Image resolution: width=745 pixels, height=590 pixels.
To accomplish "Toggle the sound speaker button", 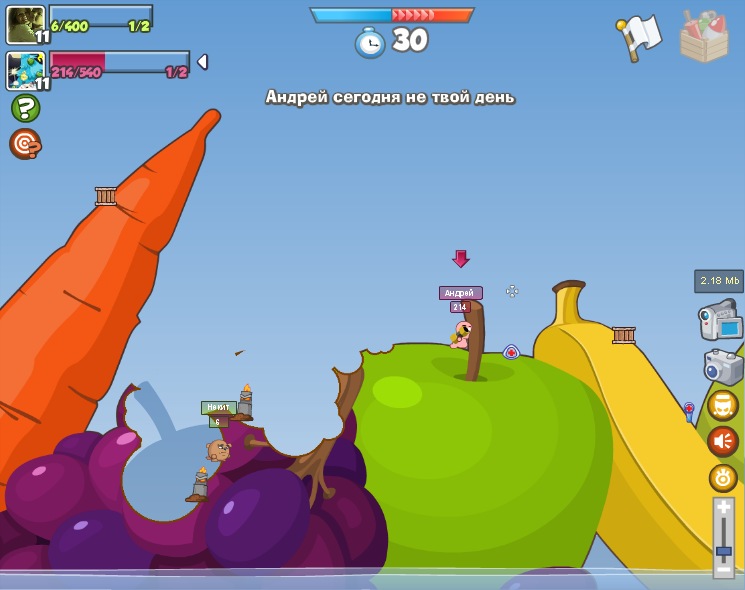I will coord(723,441).
